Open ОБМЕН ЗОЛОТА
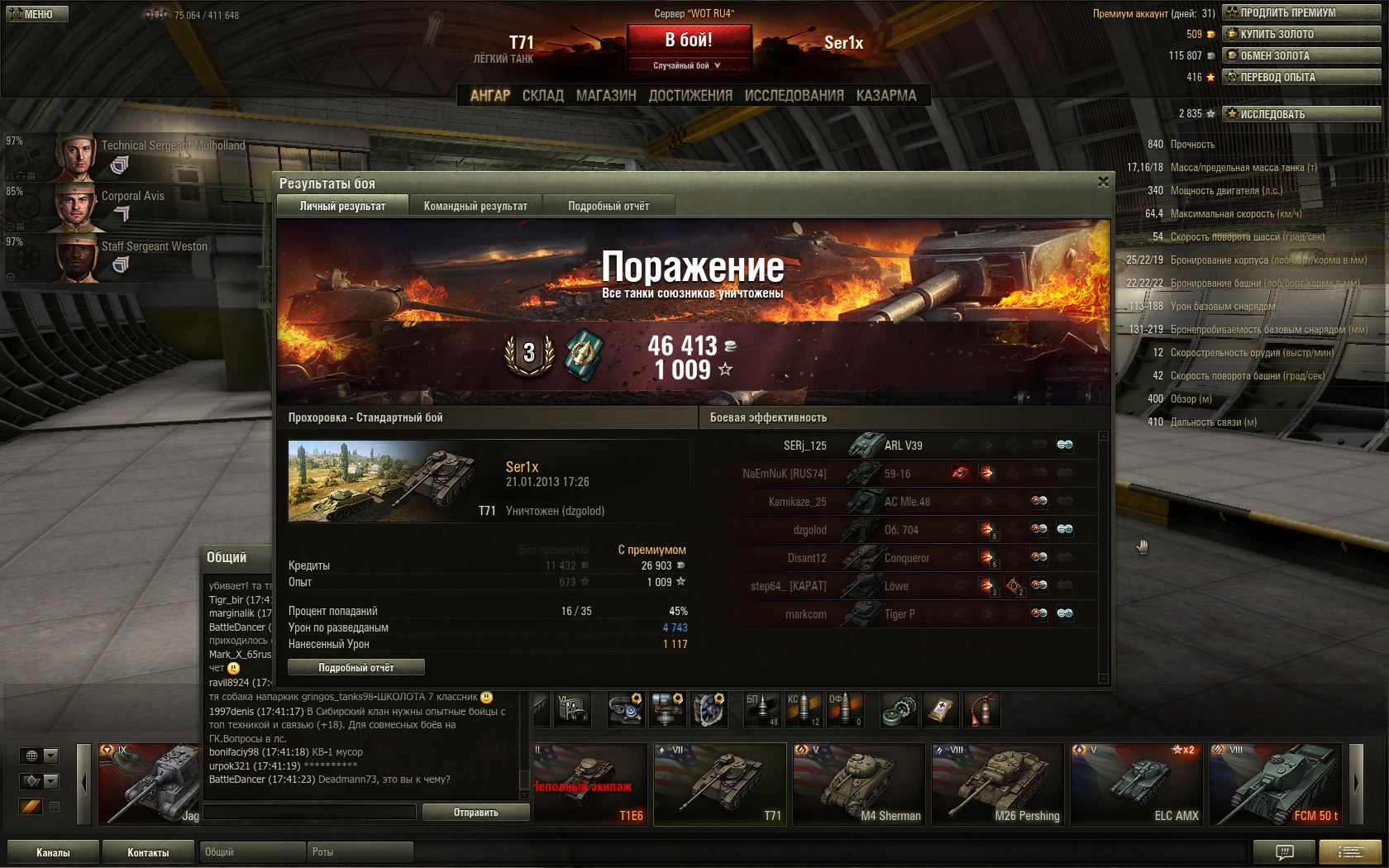Screen dimensions: 1389x868 click(1301, 55)
